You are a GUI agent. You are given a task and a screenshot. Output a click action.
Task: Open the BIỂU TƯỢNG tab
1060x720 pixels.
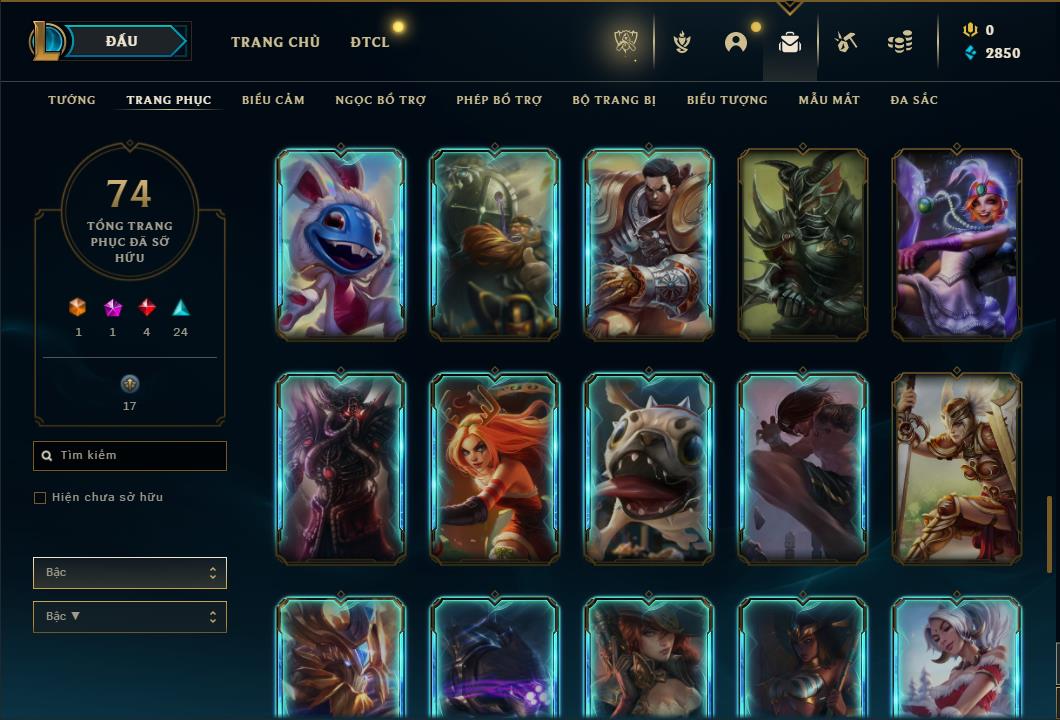click(x=727, y=100)
